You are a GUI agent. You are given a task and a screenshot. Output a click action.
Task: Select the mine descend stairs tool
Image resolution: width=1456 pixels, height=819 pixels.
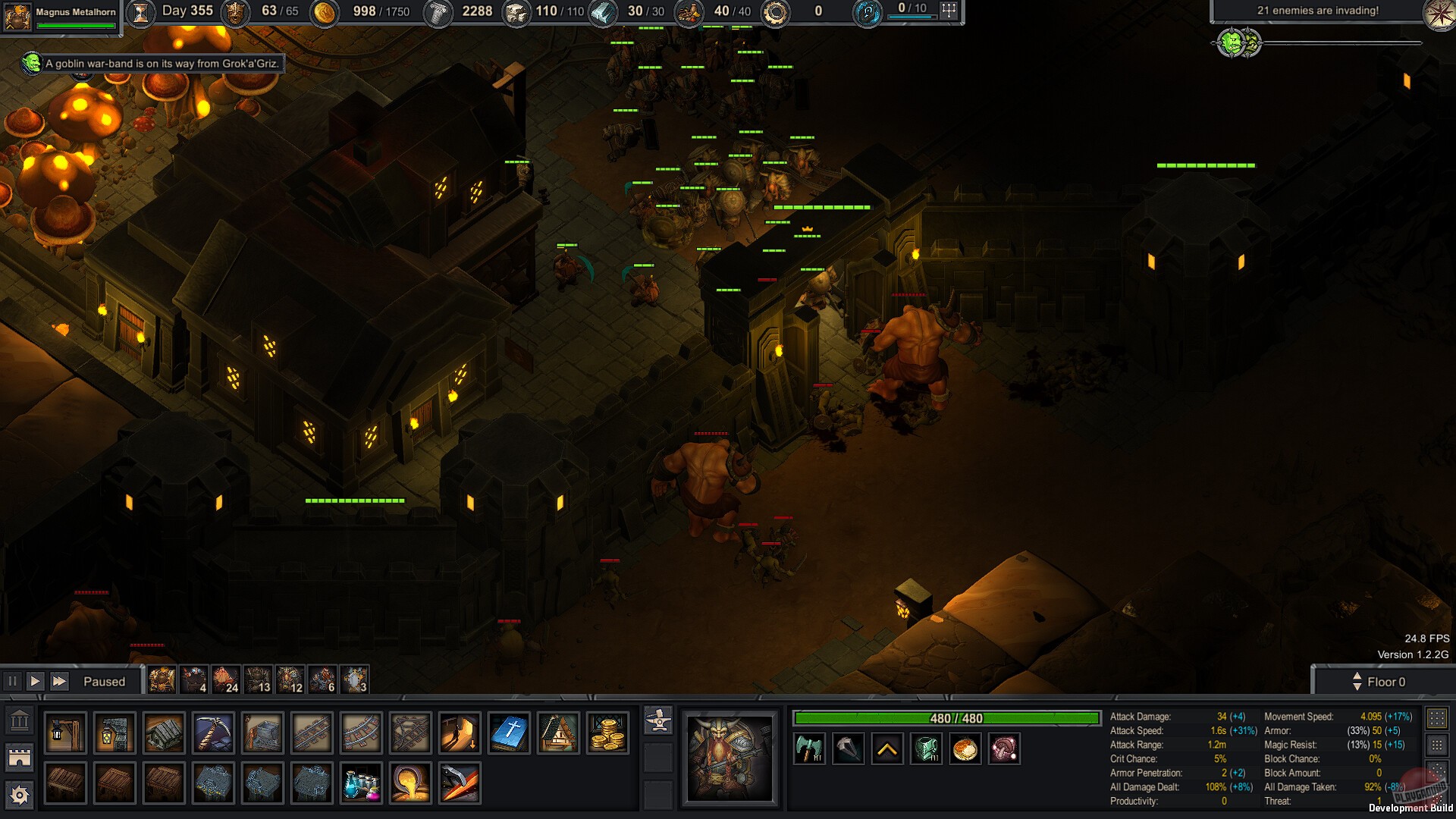click(x=460, y=732)
